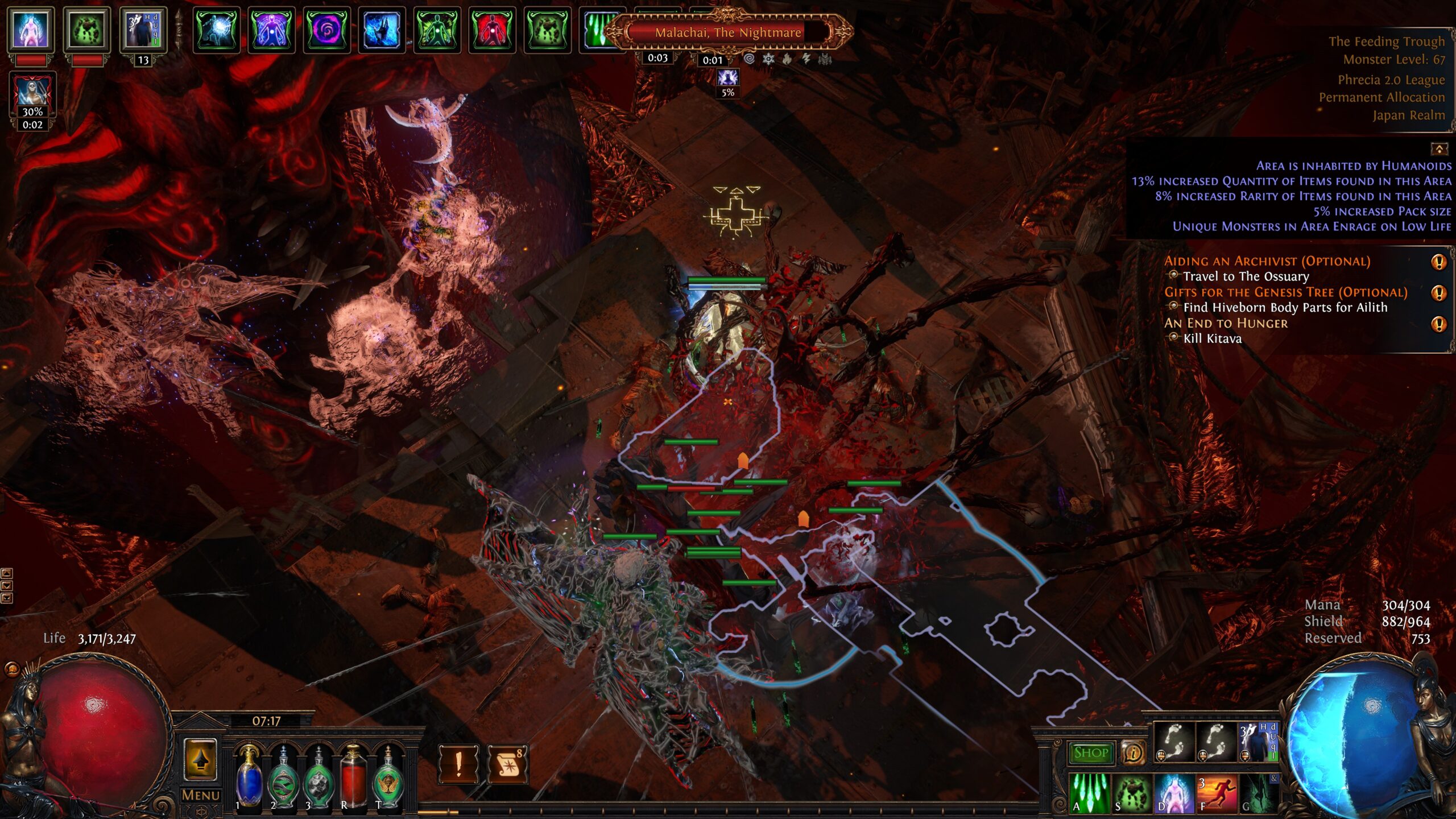This screenshot has width=1456, height=819.
Task: Activate the dark green dagger skill
Action: 1258,793
